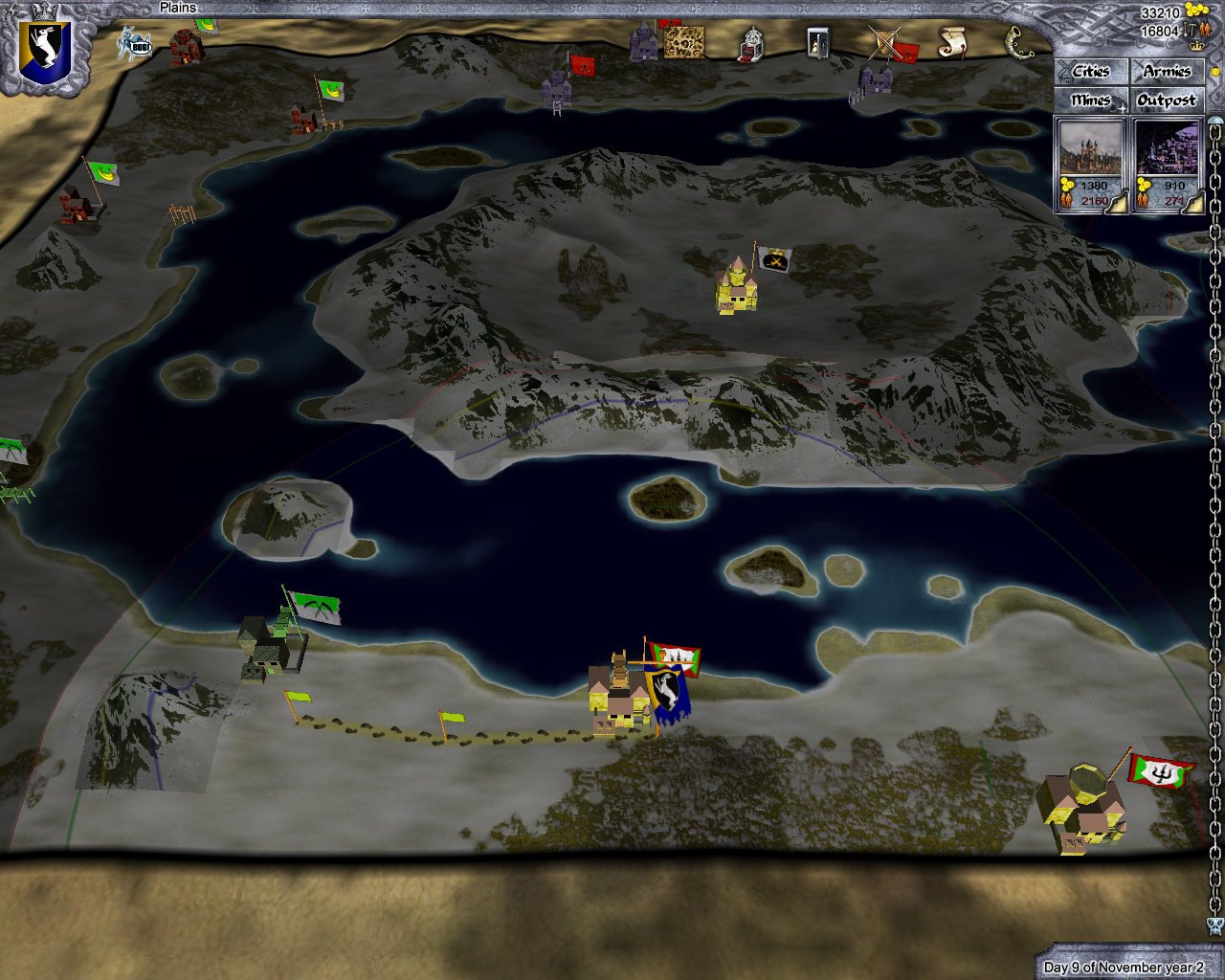The width and height of the screenshot is (1225, 980).
Task: Open the treasury vault icon in the toolbar
Action: click(818, 43)
